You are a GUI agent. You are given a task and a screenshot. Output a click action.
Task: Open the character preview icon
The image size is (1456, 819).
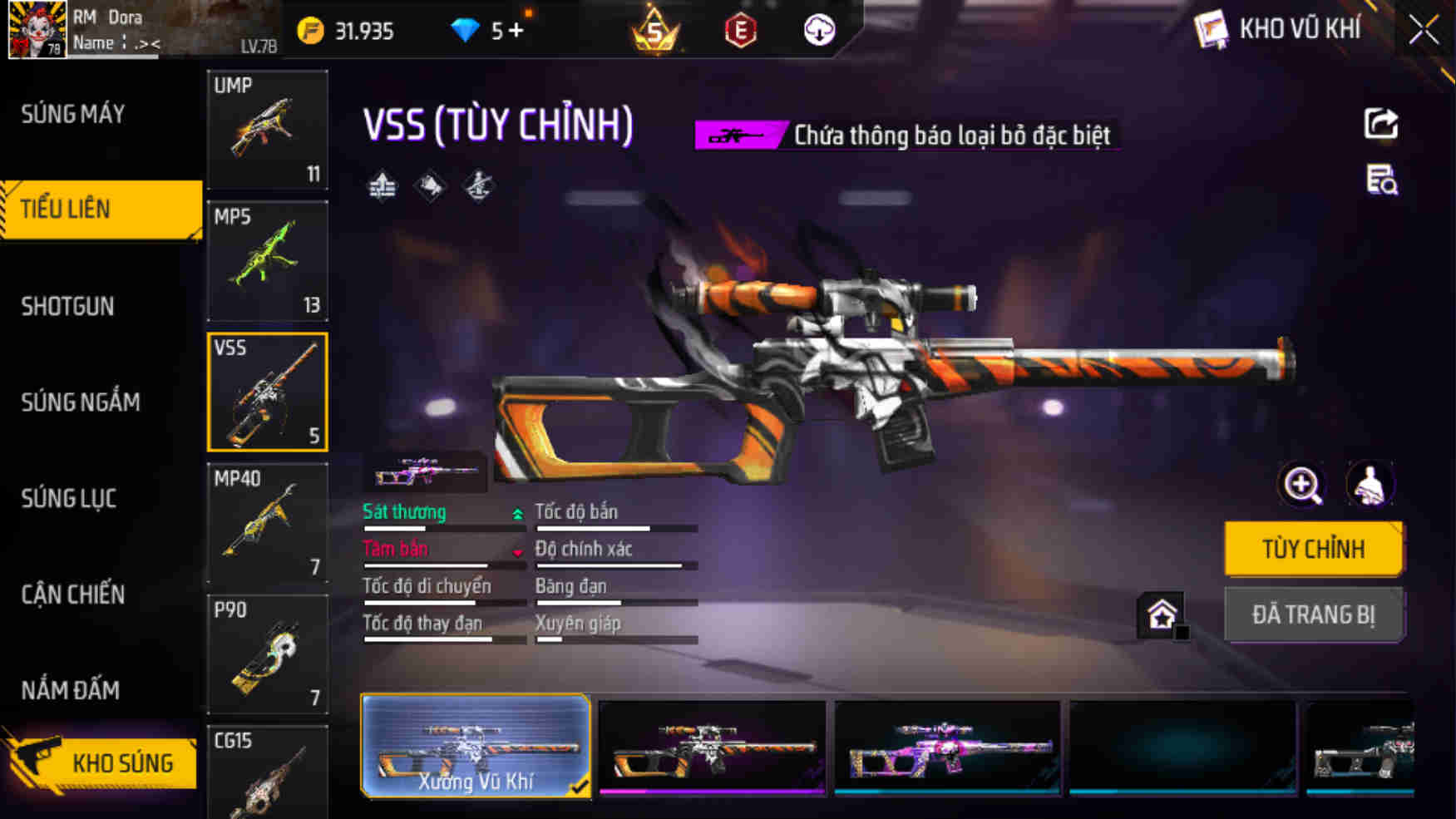(x=1370, y=484)
